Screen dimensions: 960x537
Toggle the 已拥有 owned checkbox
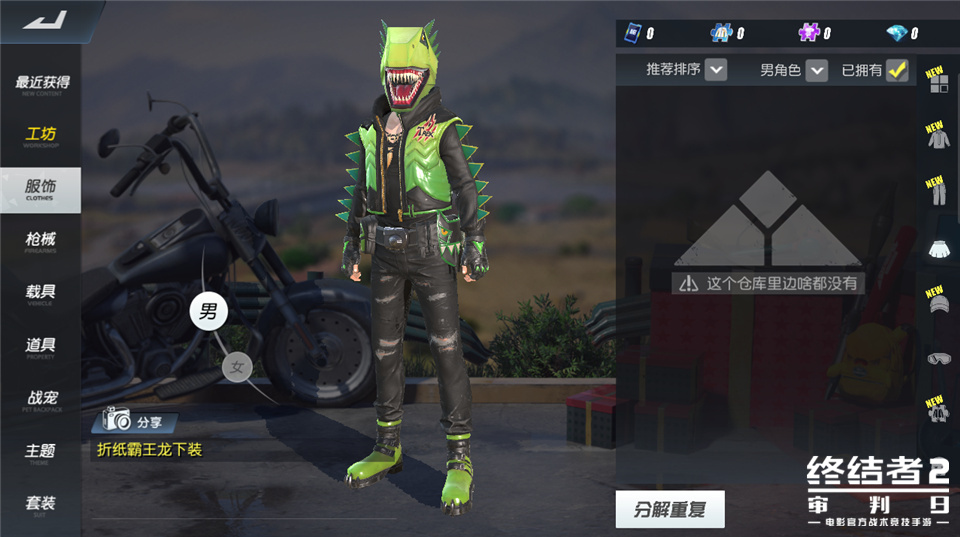click(x=897, y=70)
